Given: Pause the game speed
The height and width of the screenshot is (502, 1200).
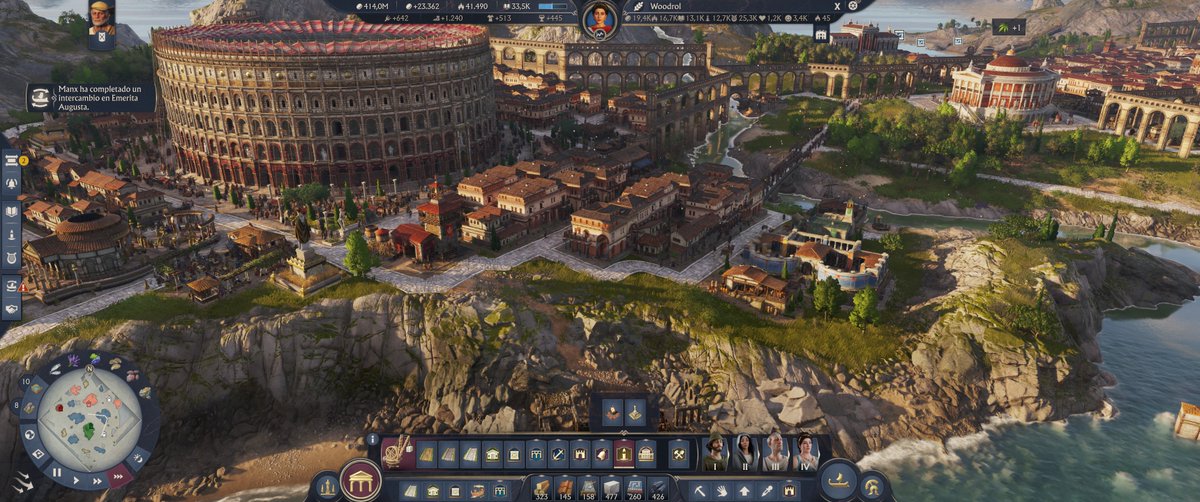Looking at the screenshot, I should (57, 472).
